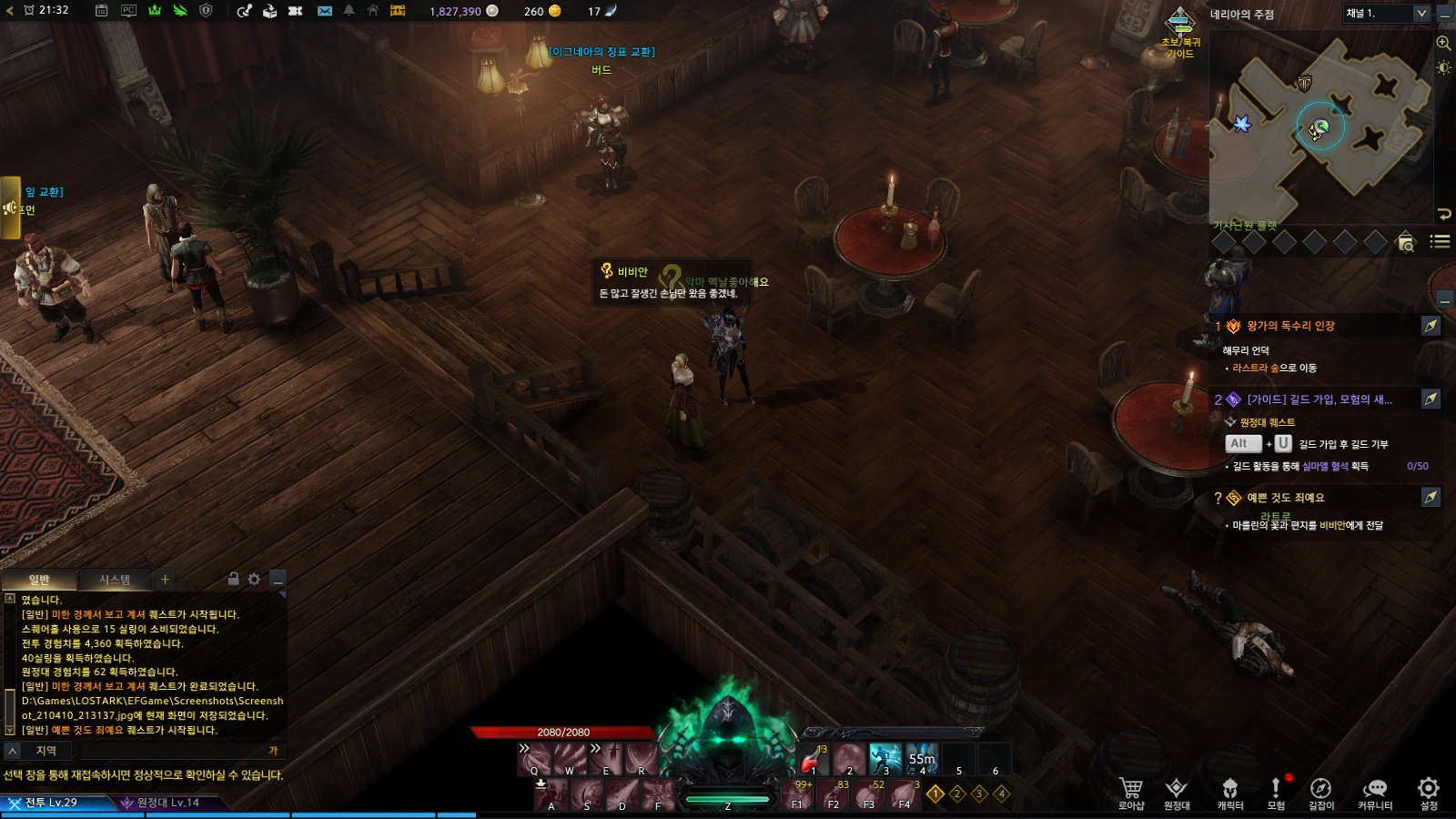
Task: Open the 커뮤니티 community menu
Action: coord(1375,792)
